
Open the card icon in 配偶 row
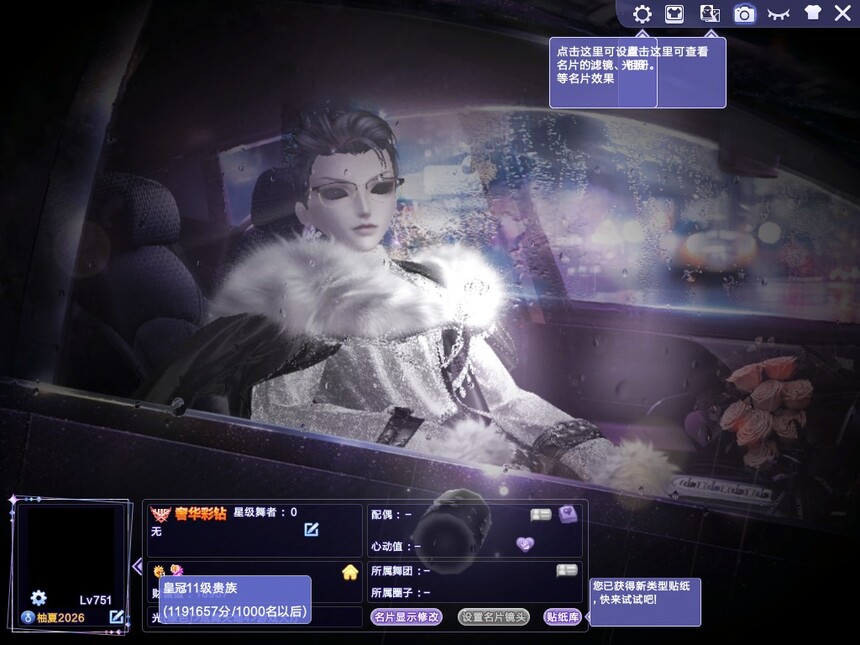[x=541, y=514]
